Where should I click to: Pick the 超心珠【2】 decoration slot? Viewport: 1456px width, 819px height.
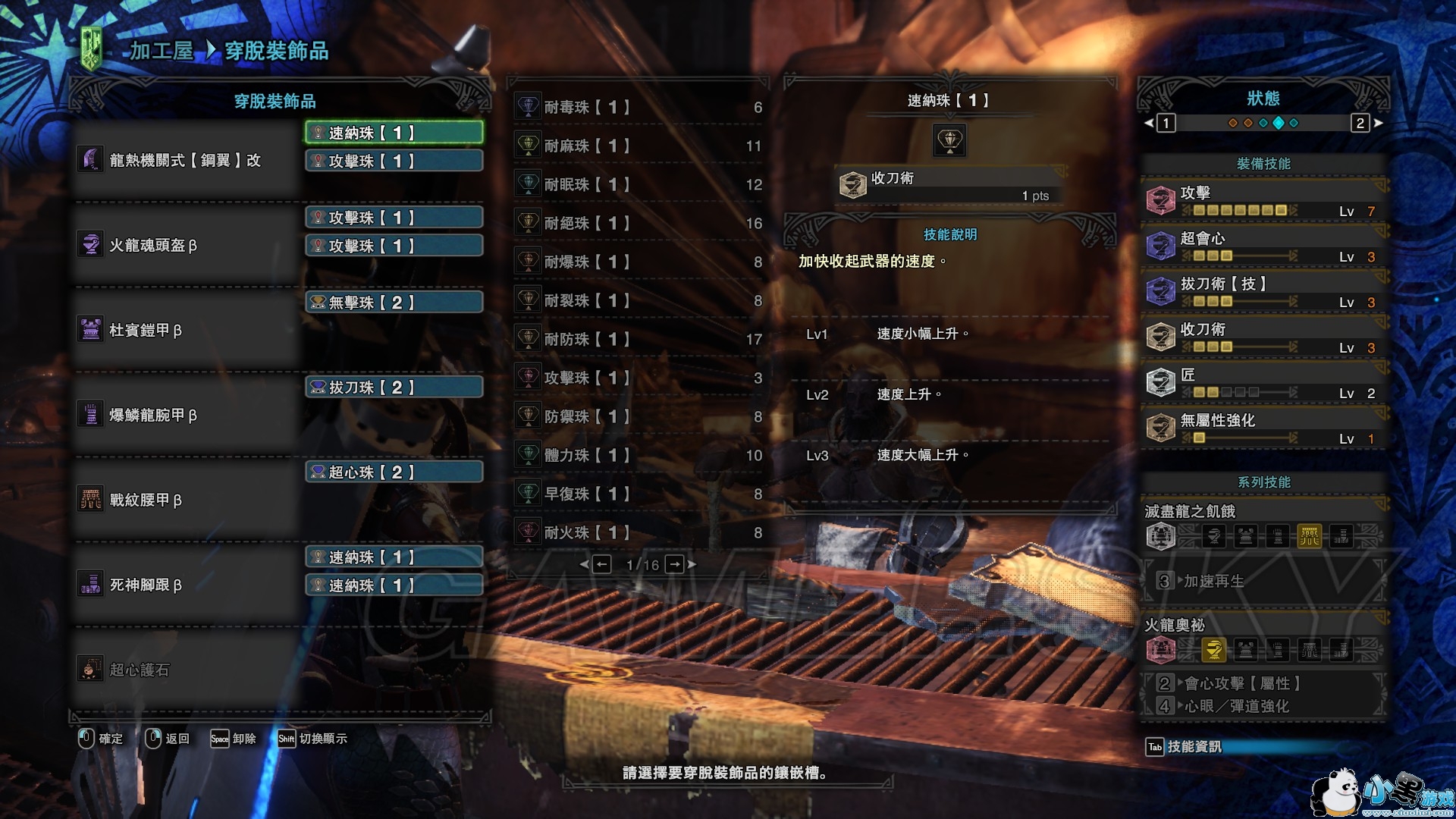coord(394,472)
